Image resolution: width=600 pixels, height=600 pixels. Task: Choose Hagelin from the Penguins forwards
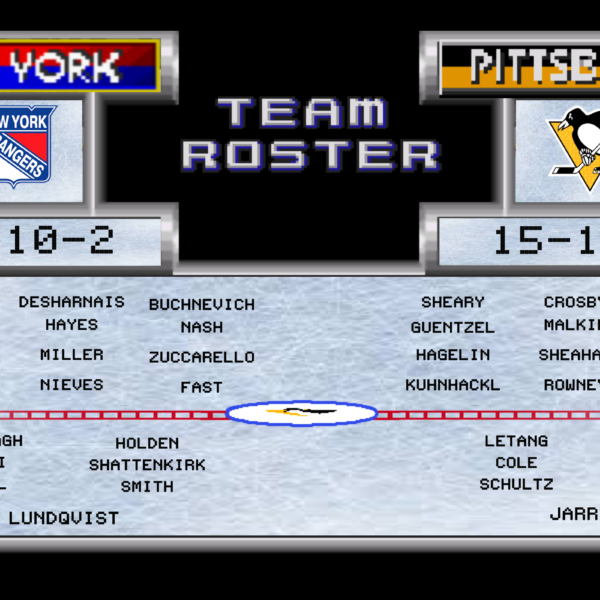coord(453,355)
